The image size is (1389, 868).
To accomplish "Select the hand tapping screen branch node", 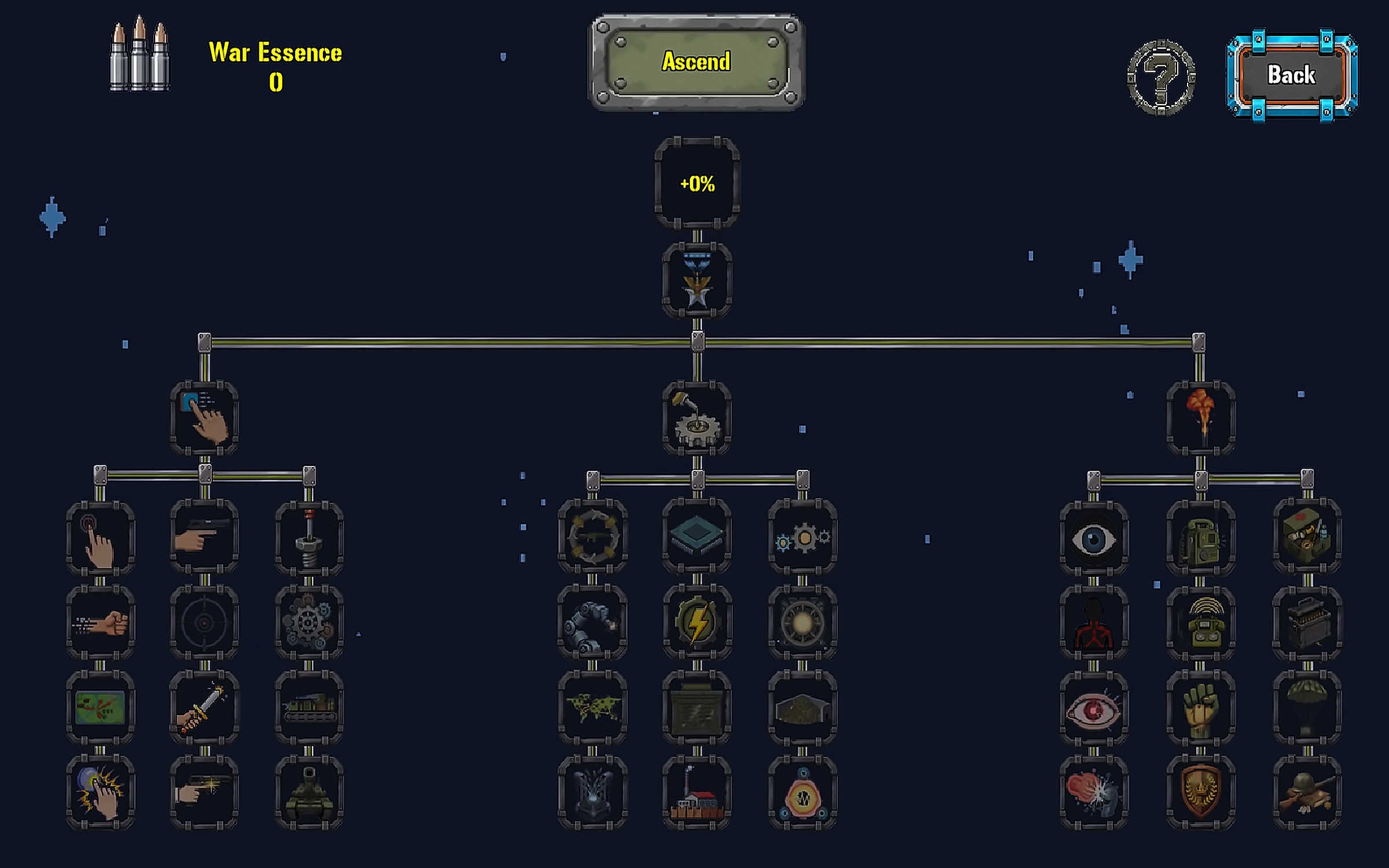I will (x=204, y=418).
